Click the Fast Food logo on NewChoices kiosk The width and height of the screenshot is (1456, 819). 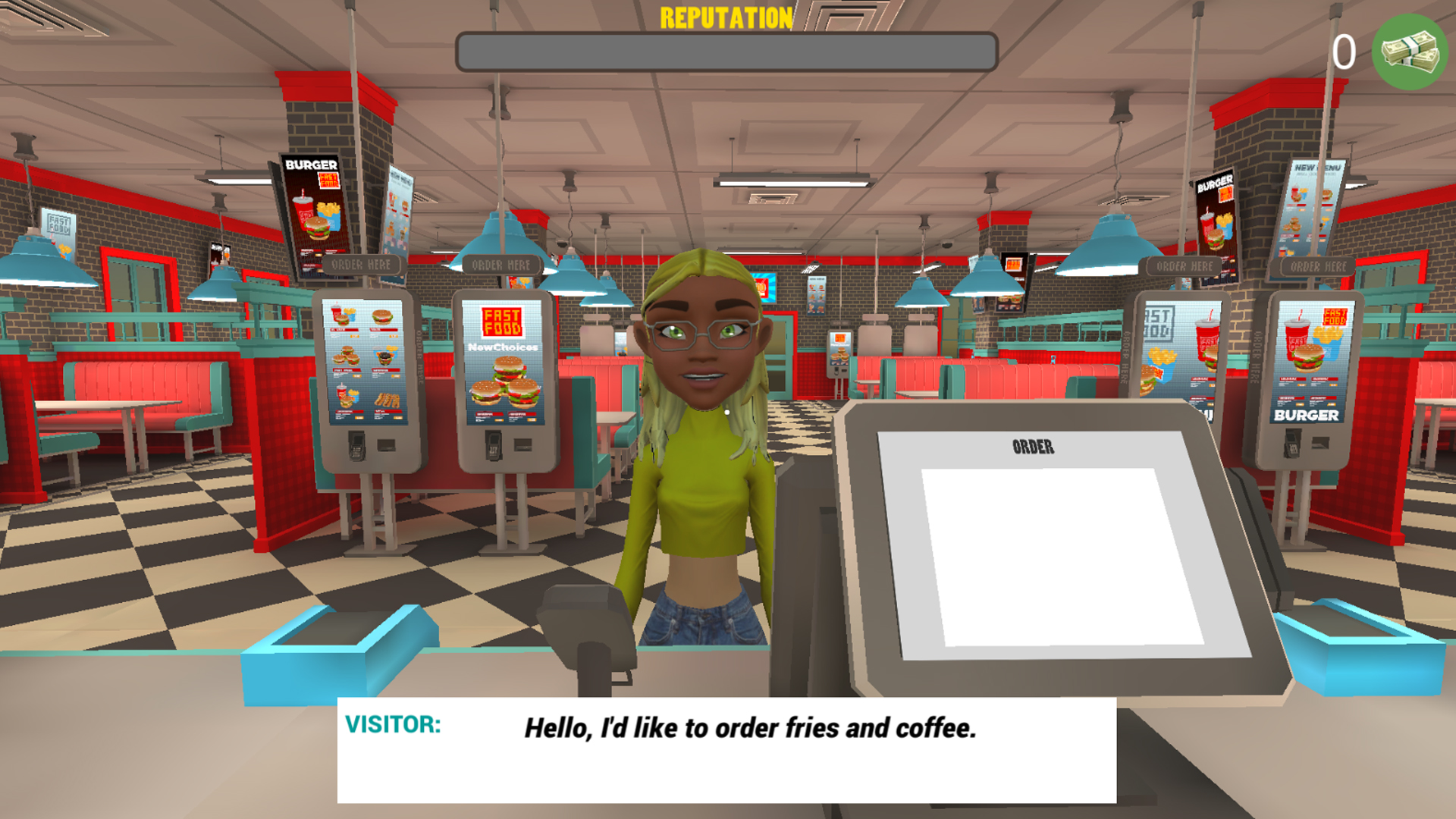(x=502, y=321)
